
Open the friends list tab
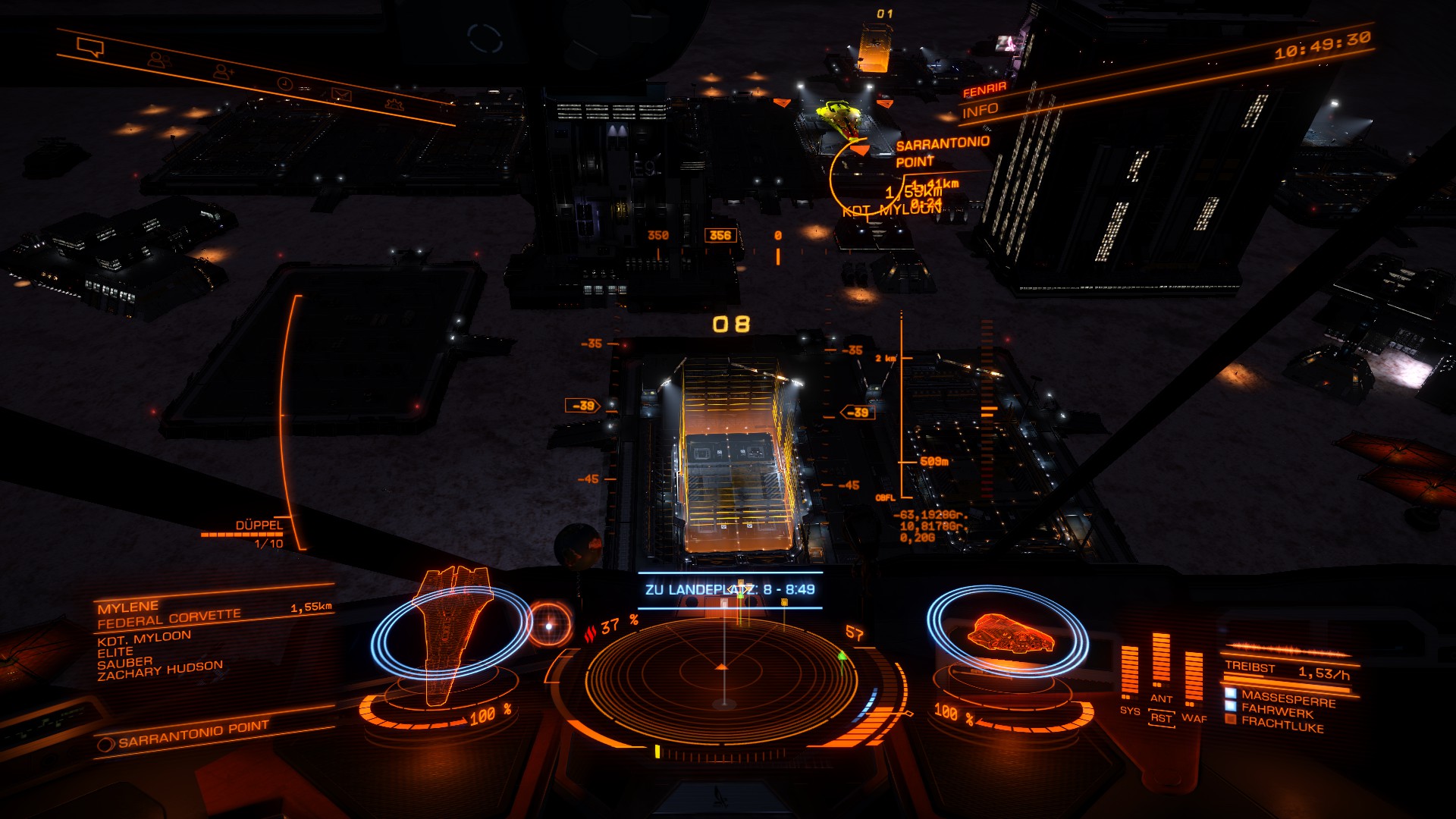[158, 59]
